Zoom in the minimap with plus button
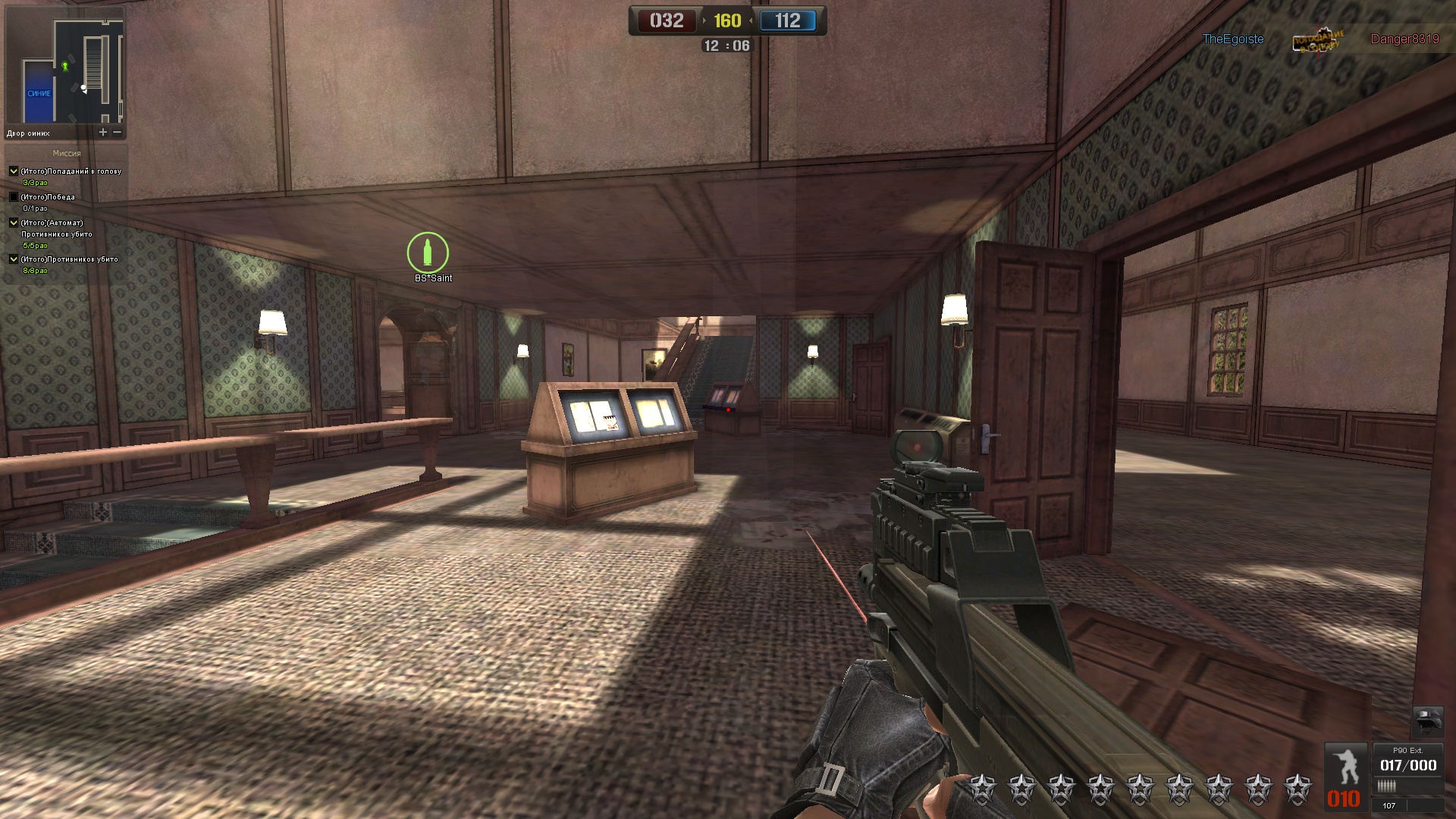 coord(103,132)
